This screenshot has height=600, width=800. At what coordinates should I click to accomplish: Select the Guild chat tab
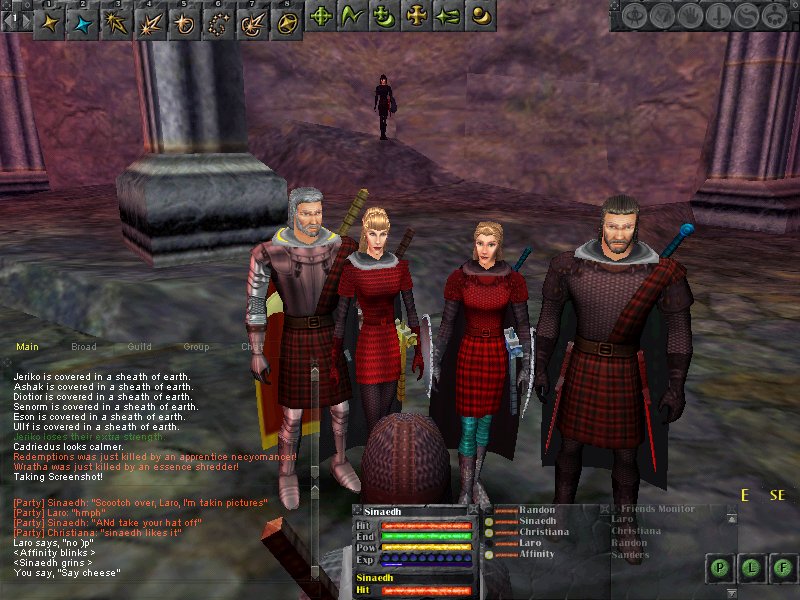click(x=139, y=347)
